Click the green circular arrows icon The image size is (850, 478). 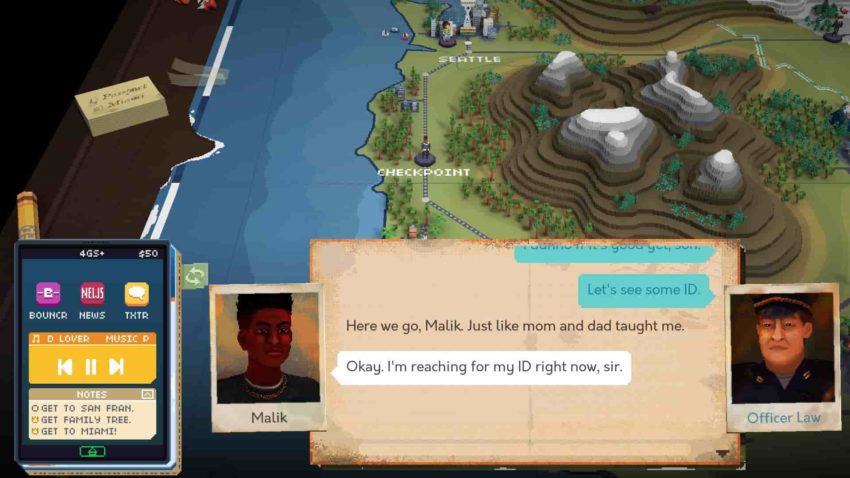(194, 276)
